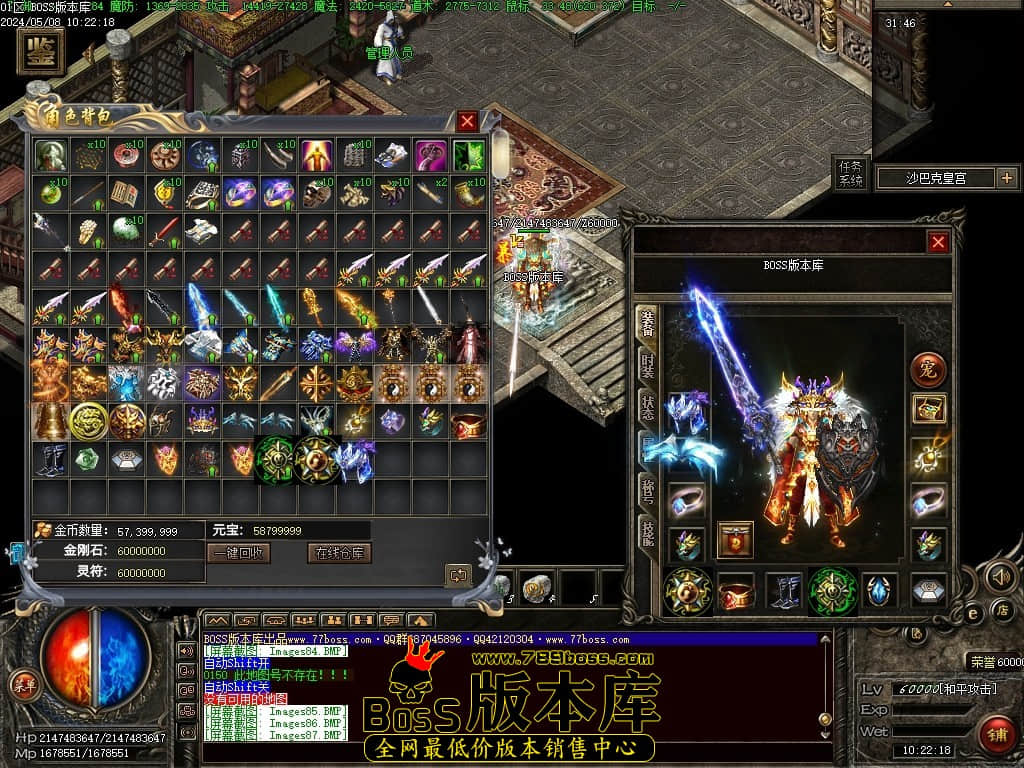Click the round 宠 pet button
Viewport: 1024px width, 768px height.
tap(928, 369)
